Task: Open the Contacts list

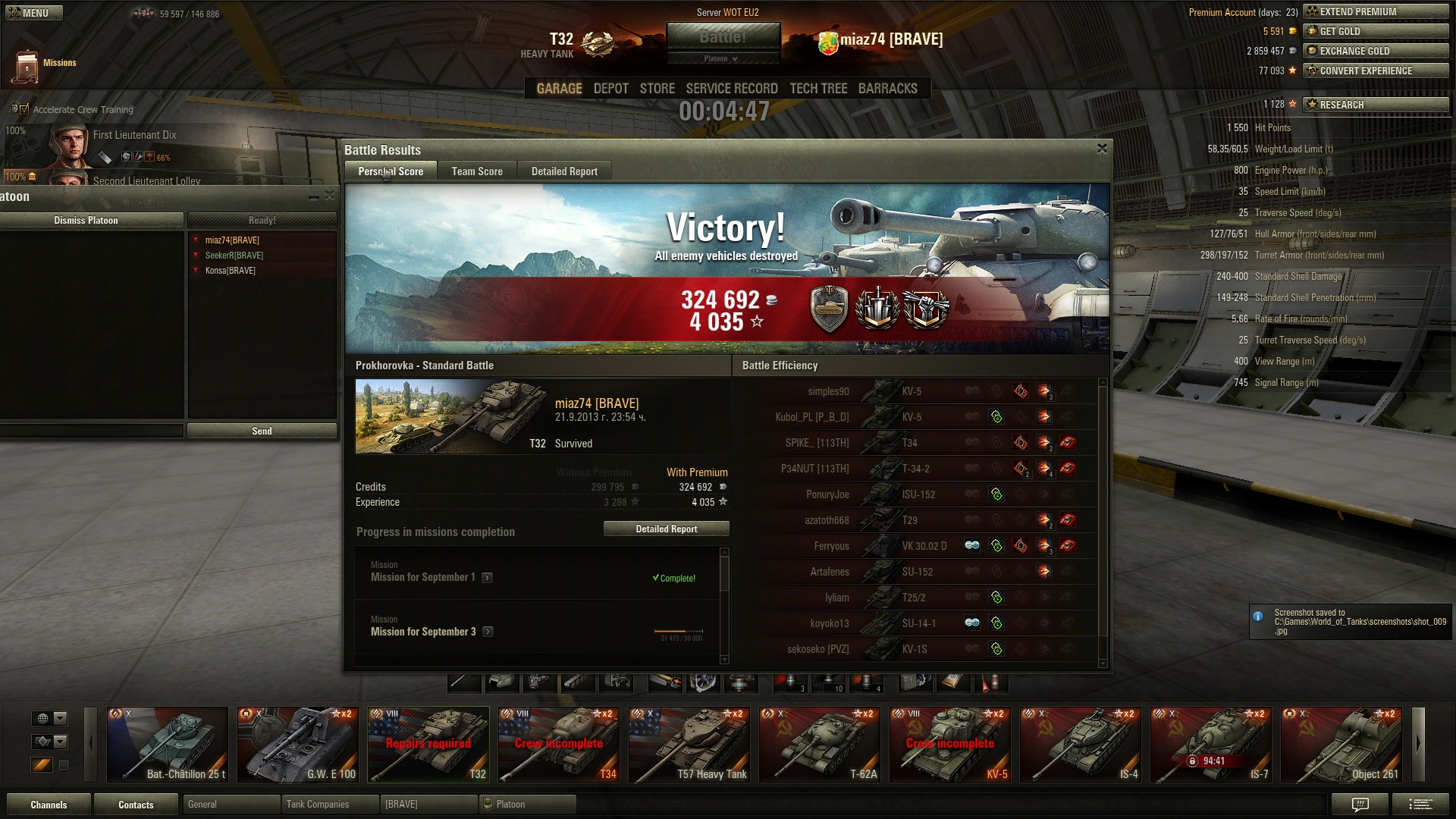Action: click(136, 805)
